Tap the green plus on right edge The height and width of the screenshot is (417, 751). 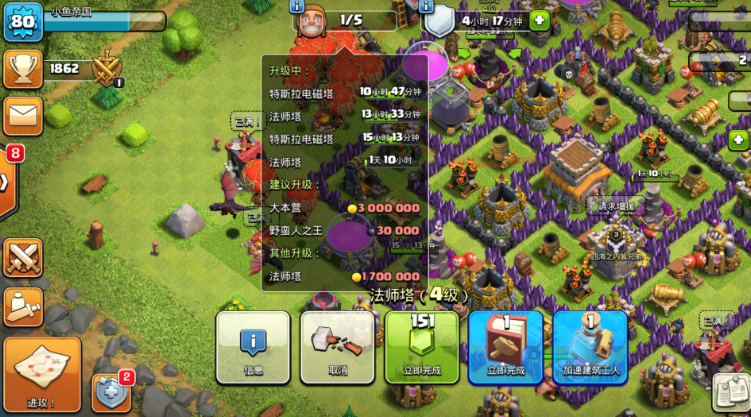pyautogui.click(x=740, y=139)
